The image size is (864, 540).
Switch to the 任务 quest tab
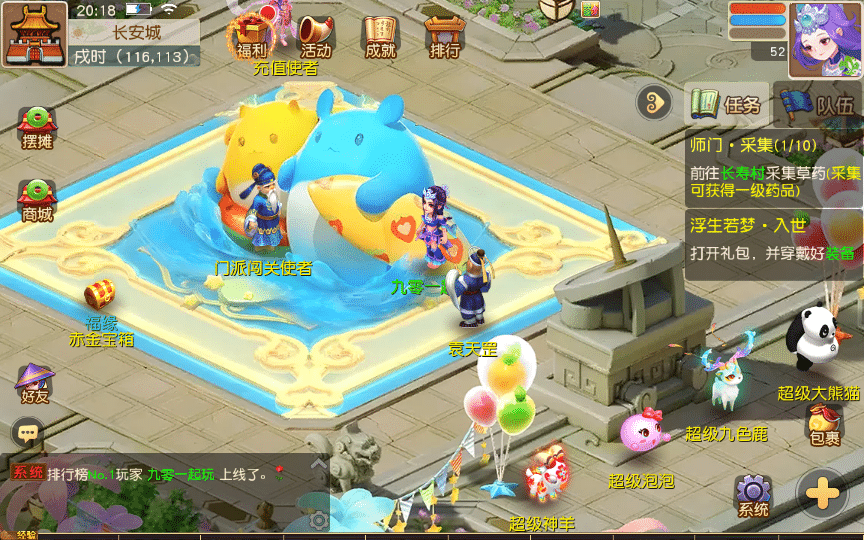coord(729,103)
